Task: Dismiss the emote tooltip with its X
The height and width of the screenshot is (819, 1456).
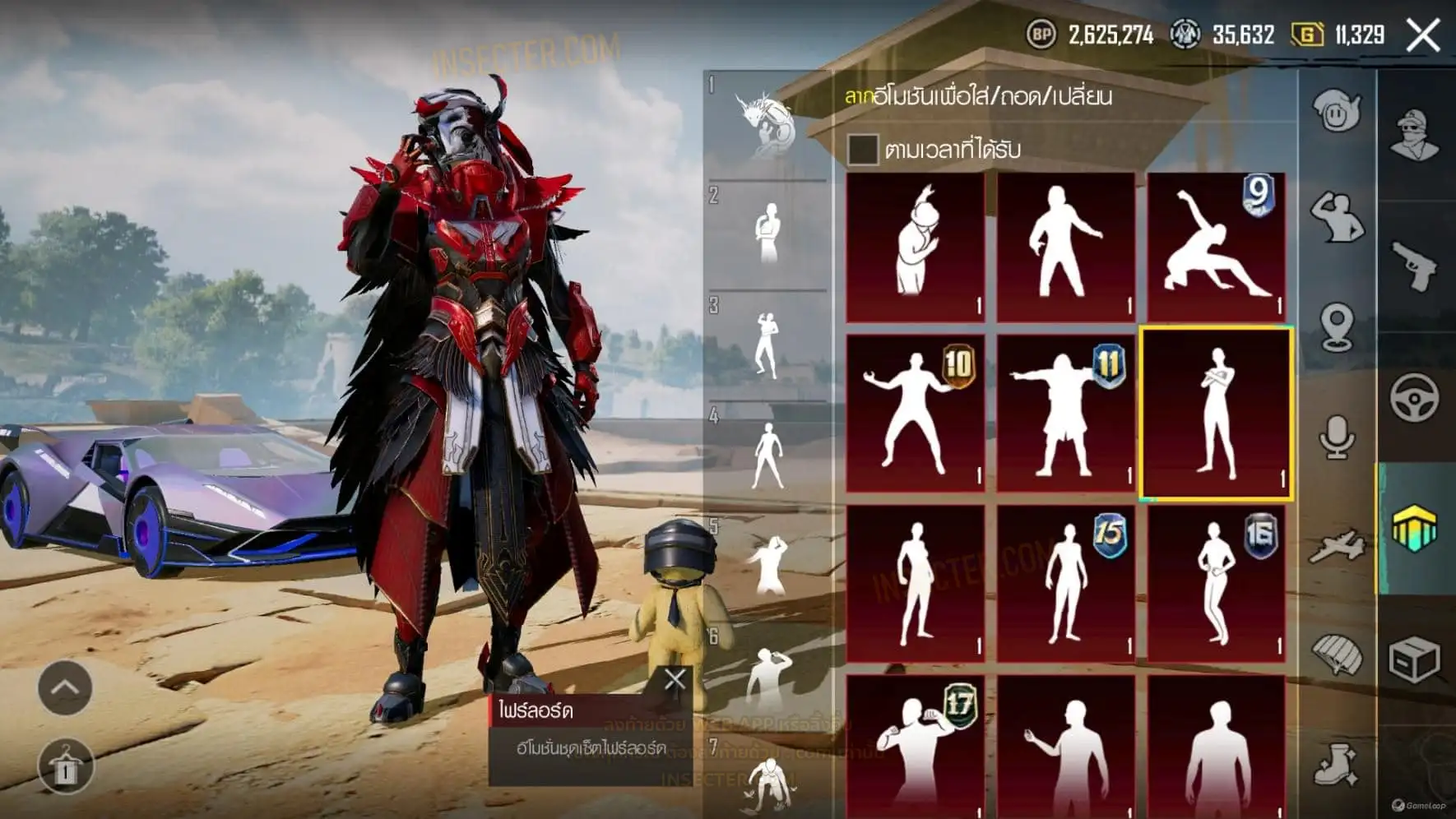Action: [x=675, y=679]
